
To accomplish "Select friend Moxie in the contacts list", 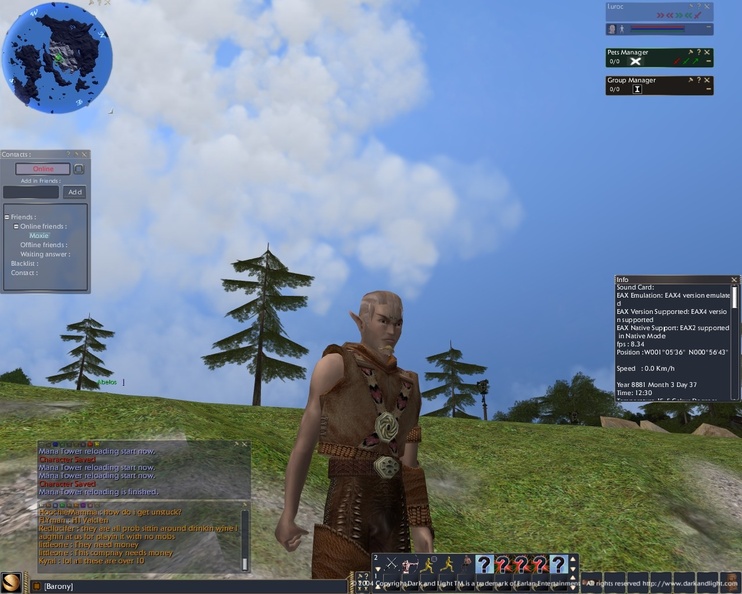I will (x=38, y=236).
